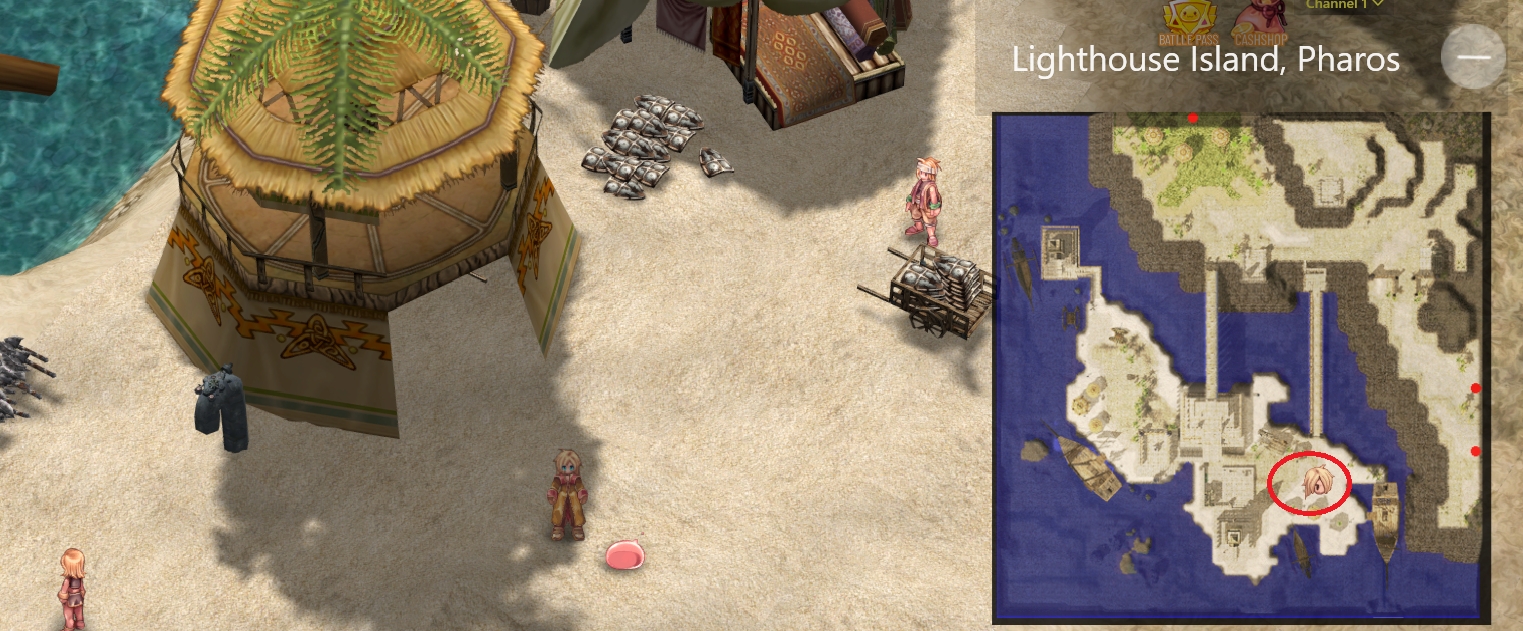Expand the Channel 1 dropdown
The width and height of the screenshot is (1523, 631).
[x=1344, y=5]
